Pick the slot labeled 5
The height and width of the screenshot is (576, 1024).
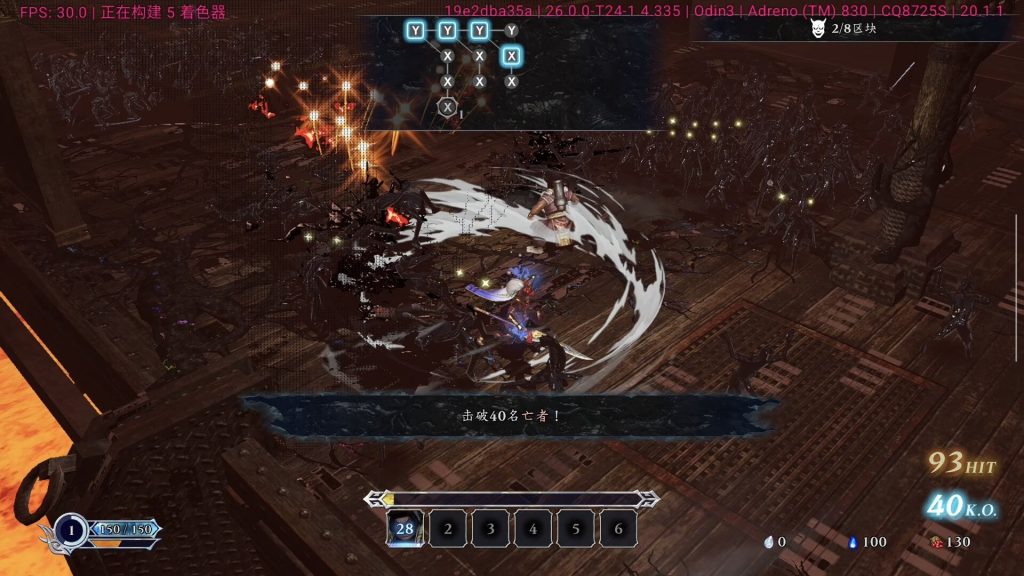pyautogui.click(x=576, y=528)
